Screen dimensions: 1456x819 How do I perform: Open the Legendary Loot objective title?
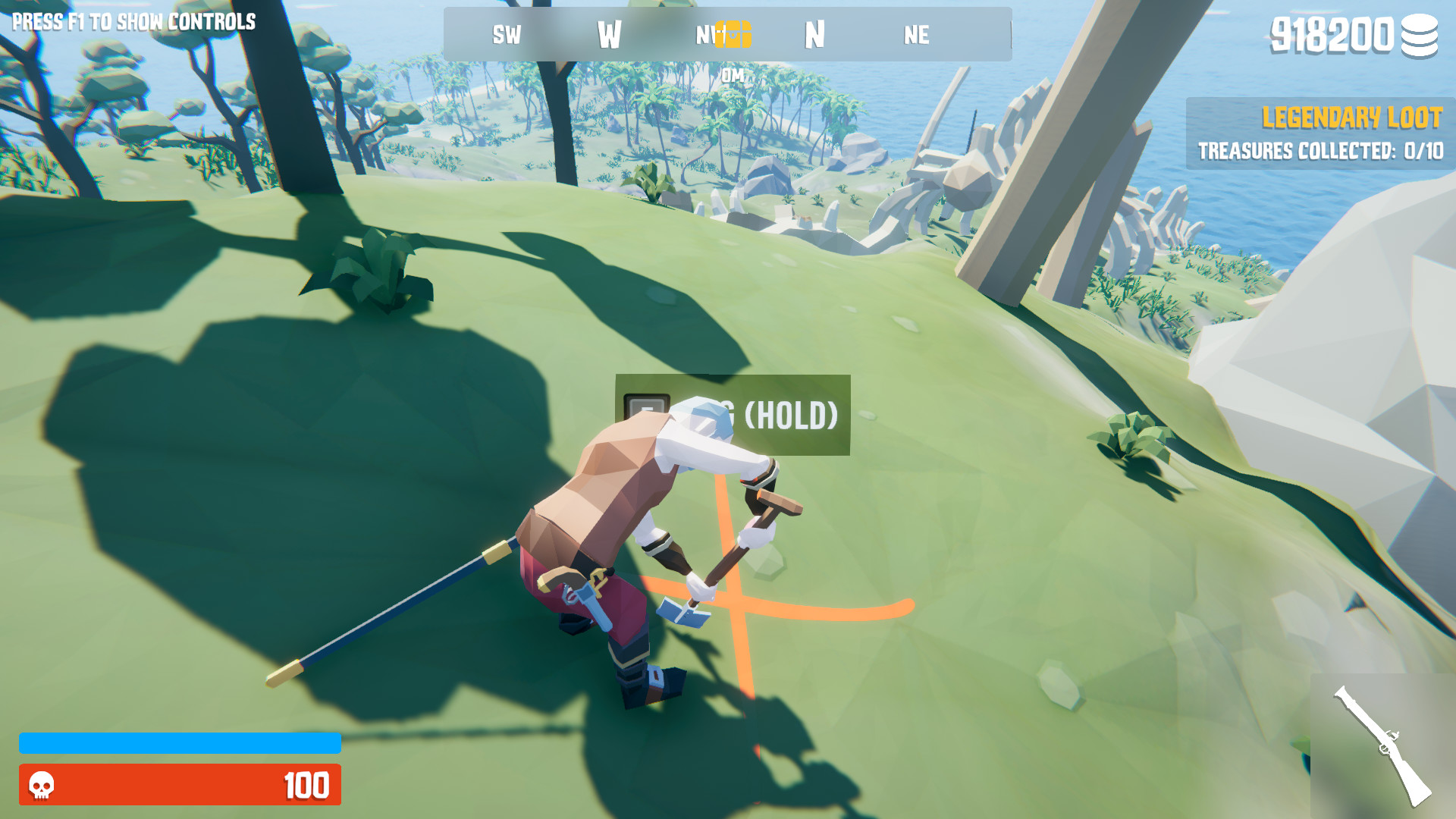pos(1352,118)
